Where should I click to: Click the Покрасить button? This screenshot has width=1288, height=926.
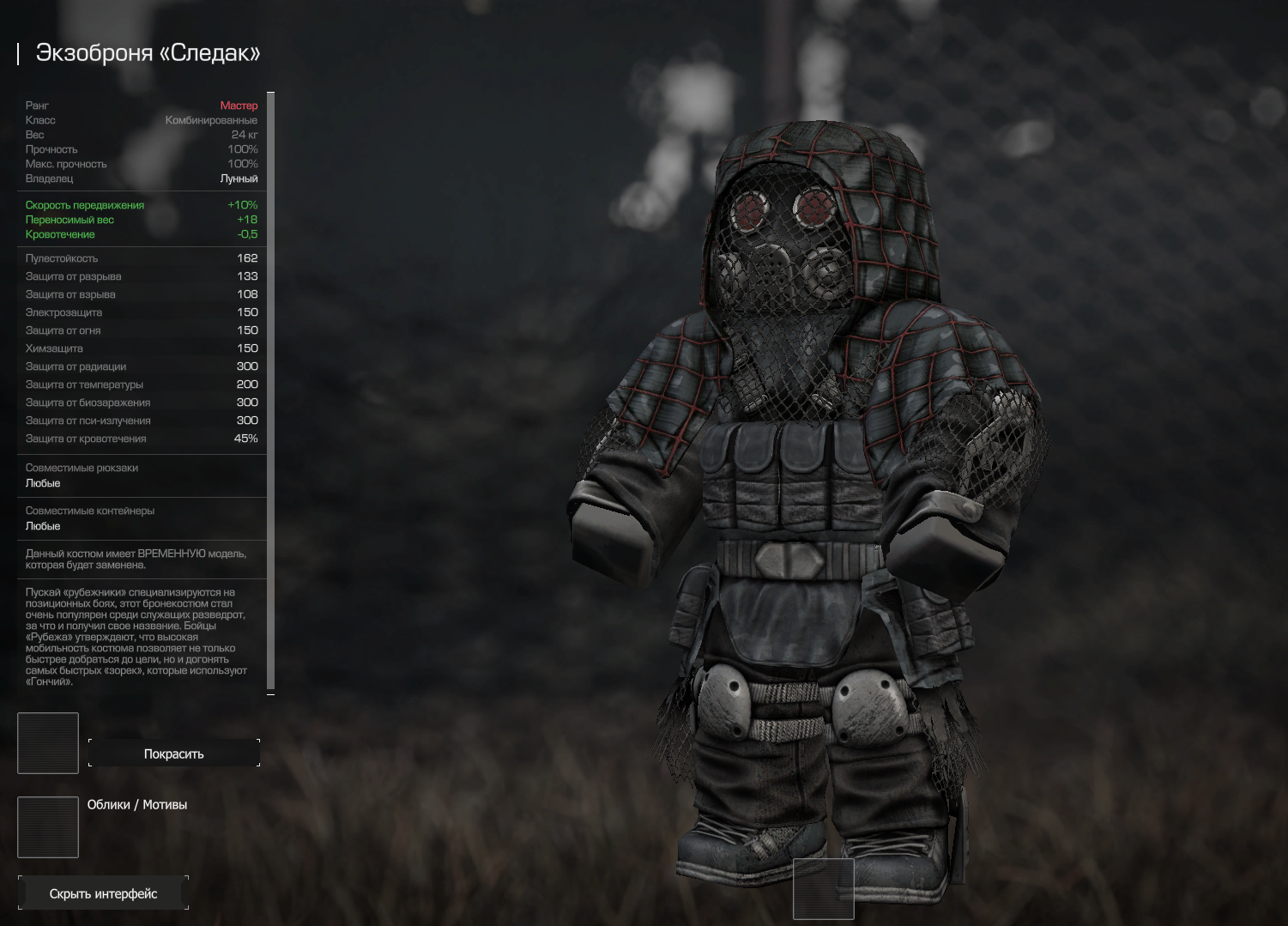point(173,754)
